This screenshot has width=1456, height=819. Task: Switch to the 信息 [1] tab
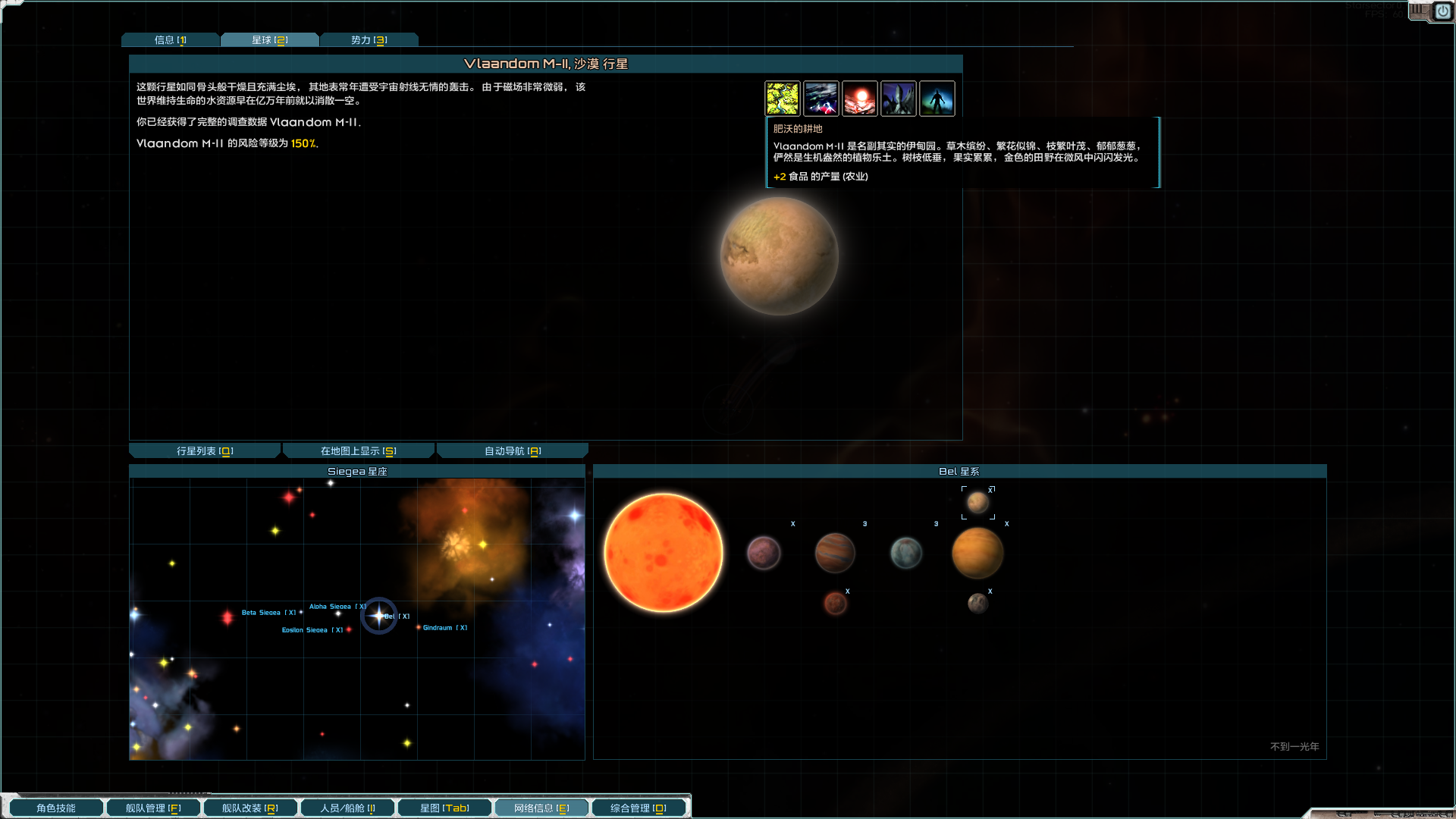coord(170,39)
